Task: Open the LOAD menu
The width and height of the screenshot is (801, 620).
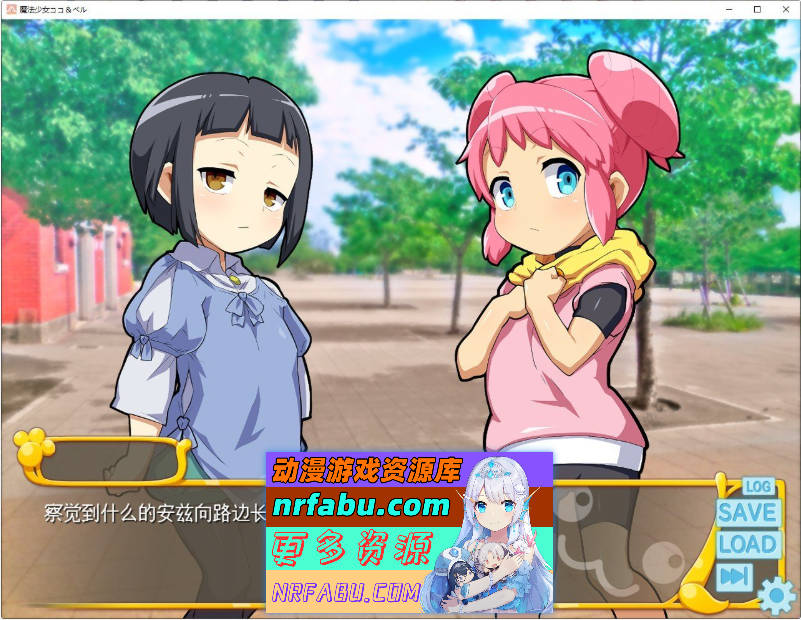Action: click(x=747, y=545)
